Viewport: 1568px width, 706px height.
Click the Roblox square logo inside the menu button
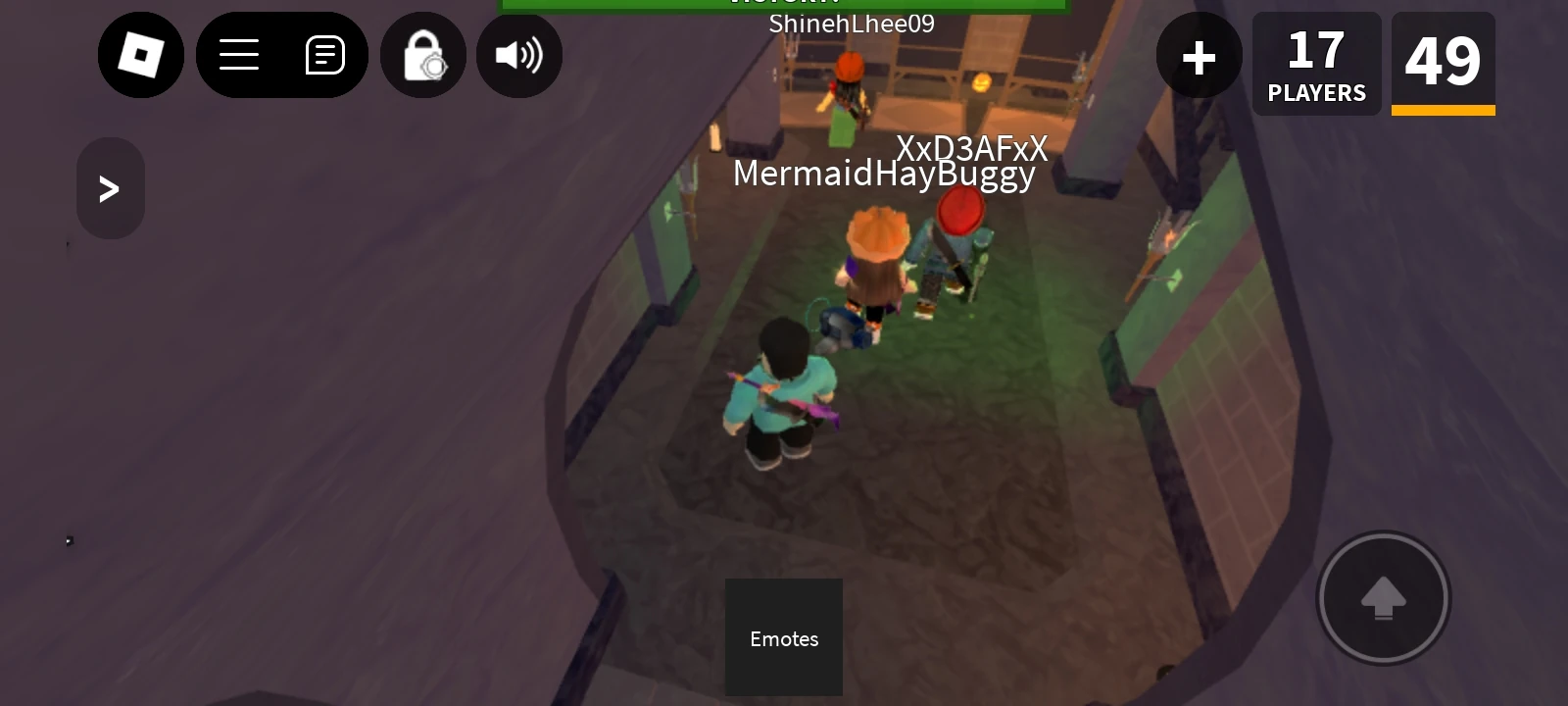click(x=141, y=55)
